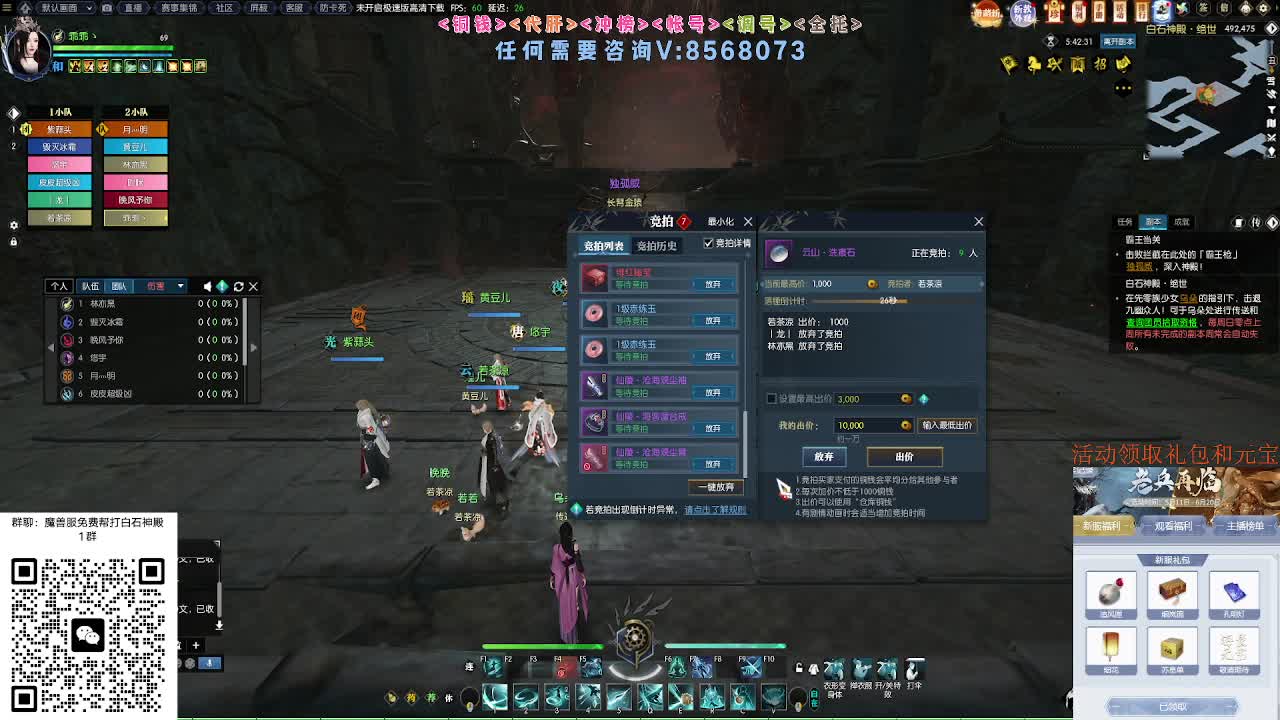Click the ellipsis icon under the activity icons
The image size is (1280, 720).
point(1122,87)
